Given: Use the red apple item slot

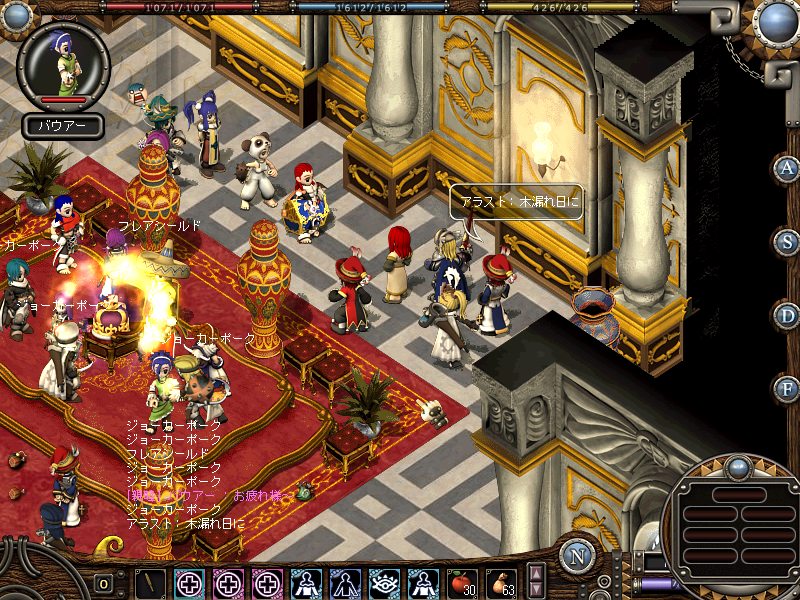Looking at the screenshot, I should pos(461,583).
